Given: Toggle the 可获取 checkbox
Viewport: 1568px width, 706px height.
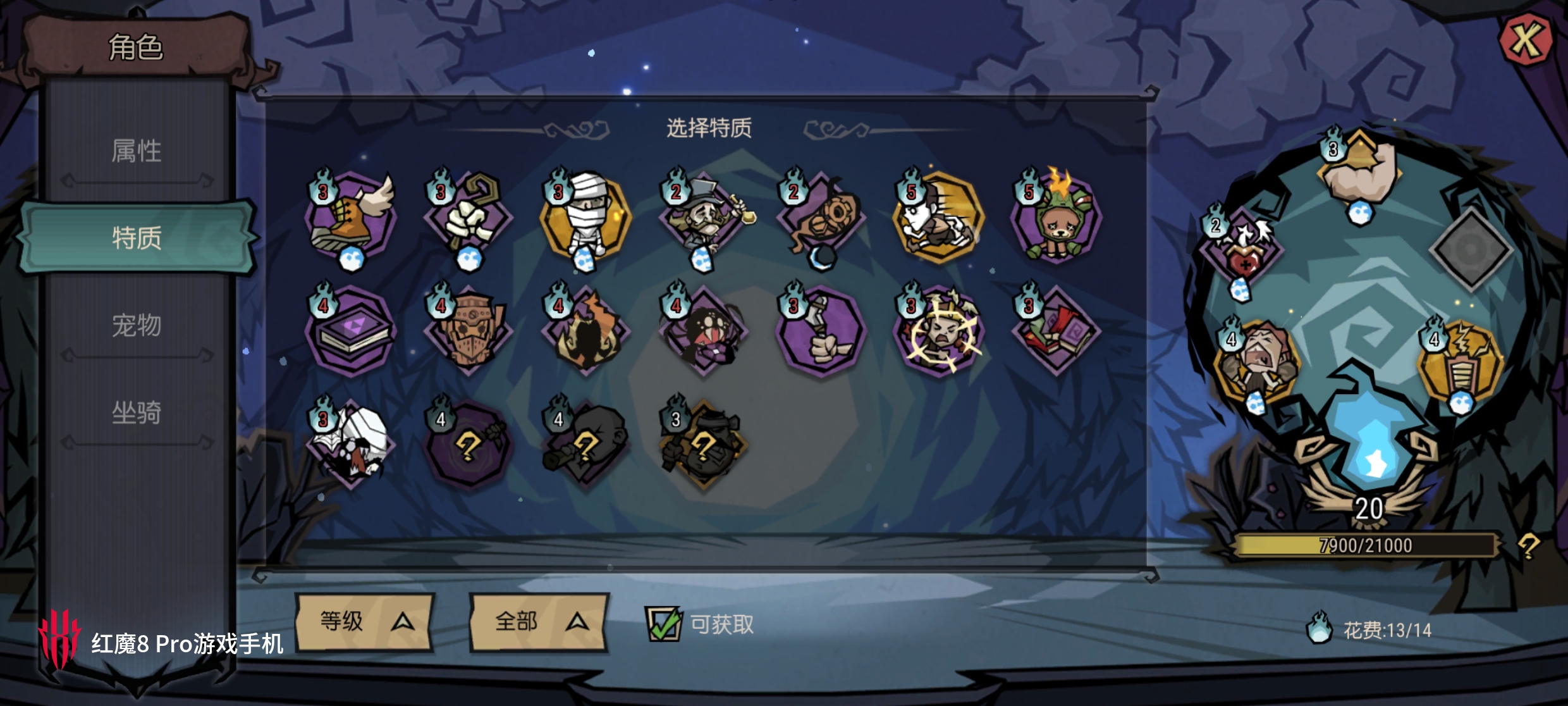Looking at the screenshot, I should click(x=663, y=624).
